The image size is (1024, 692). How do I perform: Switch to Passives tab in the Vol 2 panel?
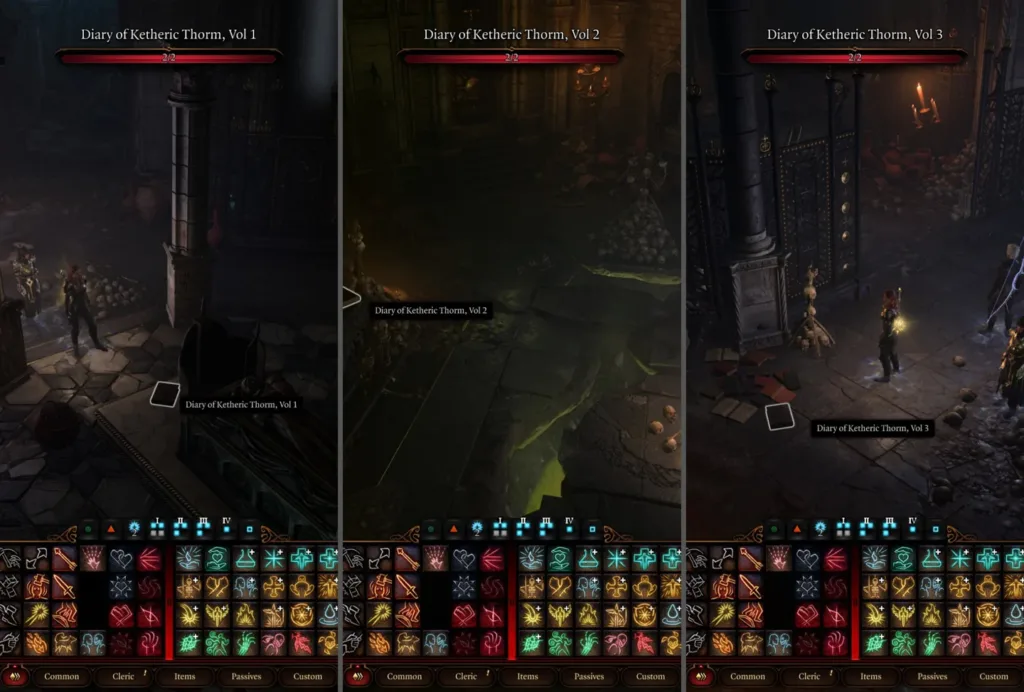589,677
